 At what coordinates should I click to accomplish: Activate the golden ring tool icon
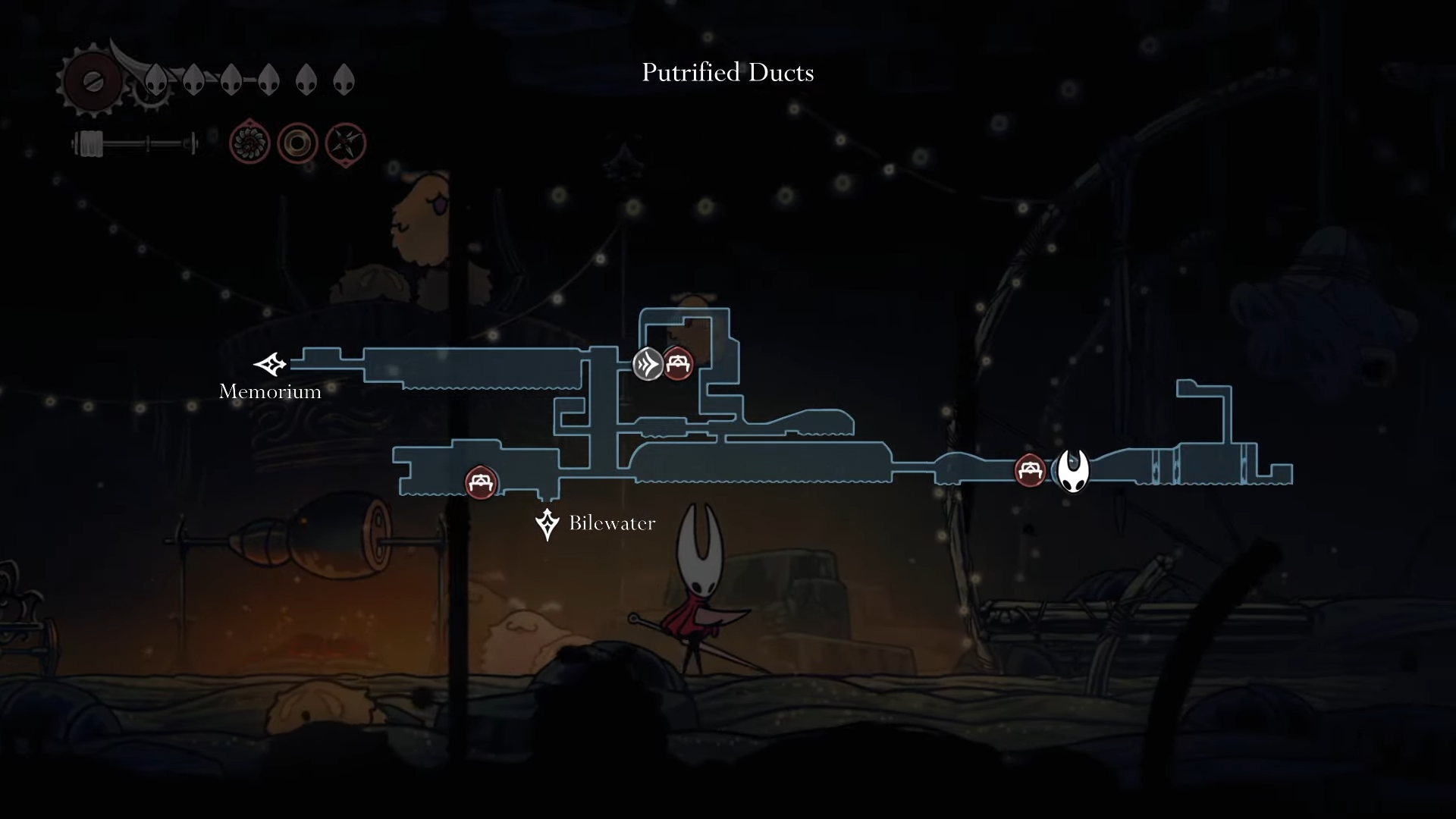click(297, 143)
